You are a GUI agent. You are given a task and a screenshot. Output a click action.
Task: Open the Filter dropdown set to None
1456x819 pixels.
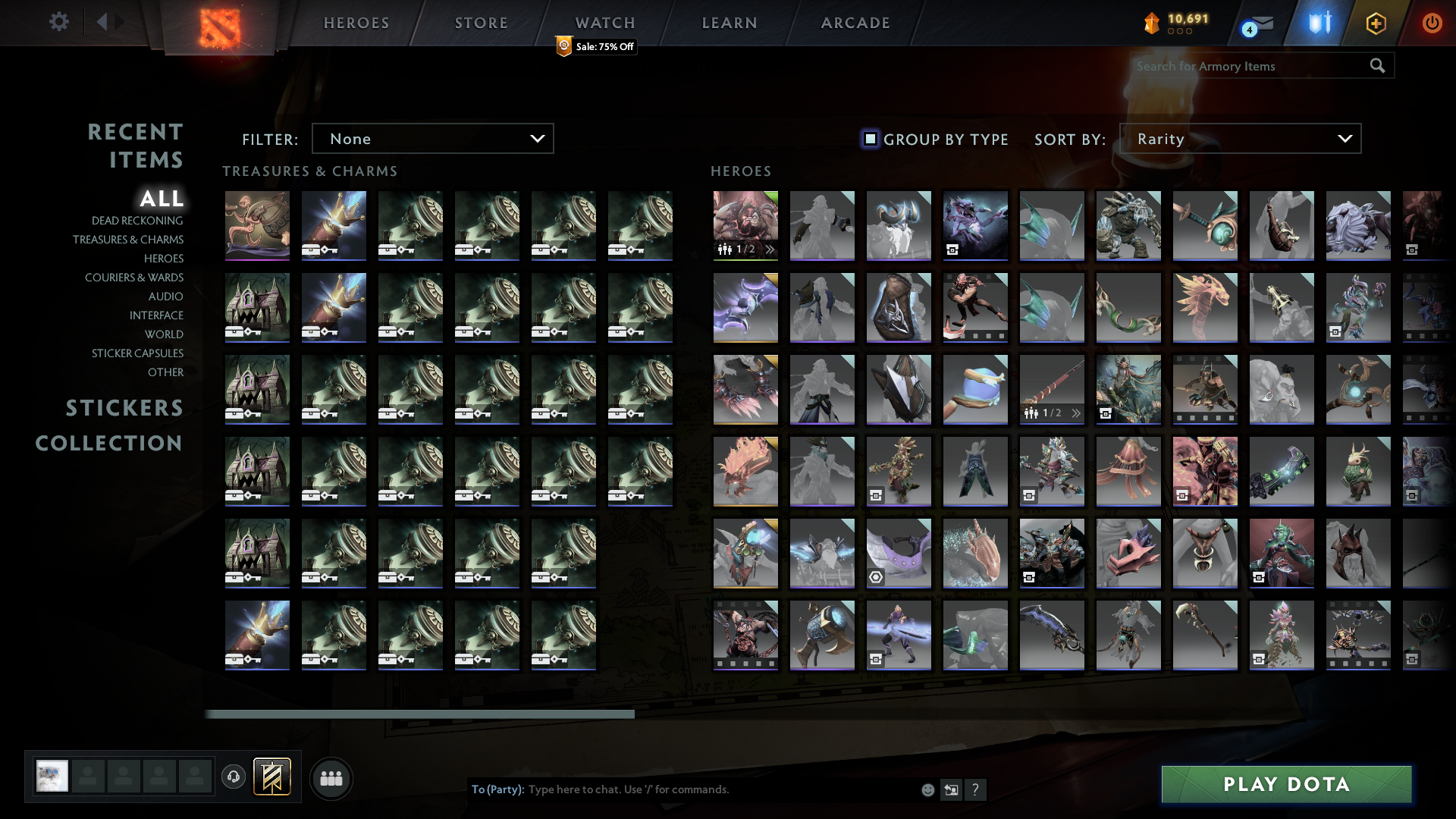coord(432,138)
